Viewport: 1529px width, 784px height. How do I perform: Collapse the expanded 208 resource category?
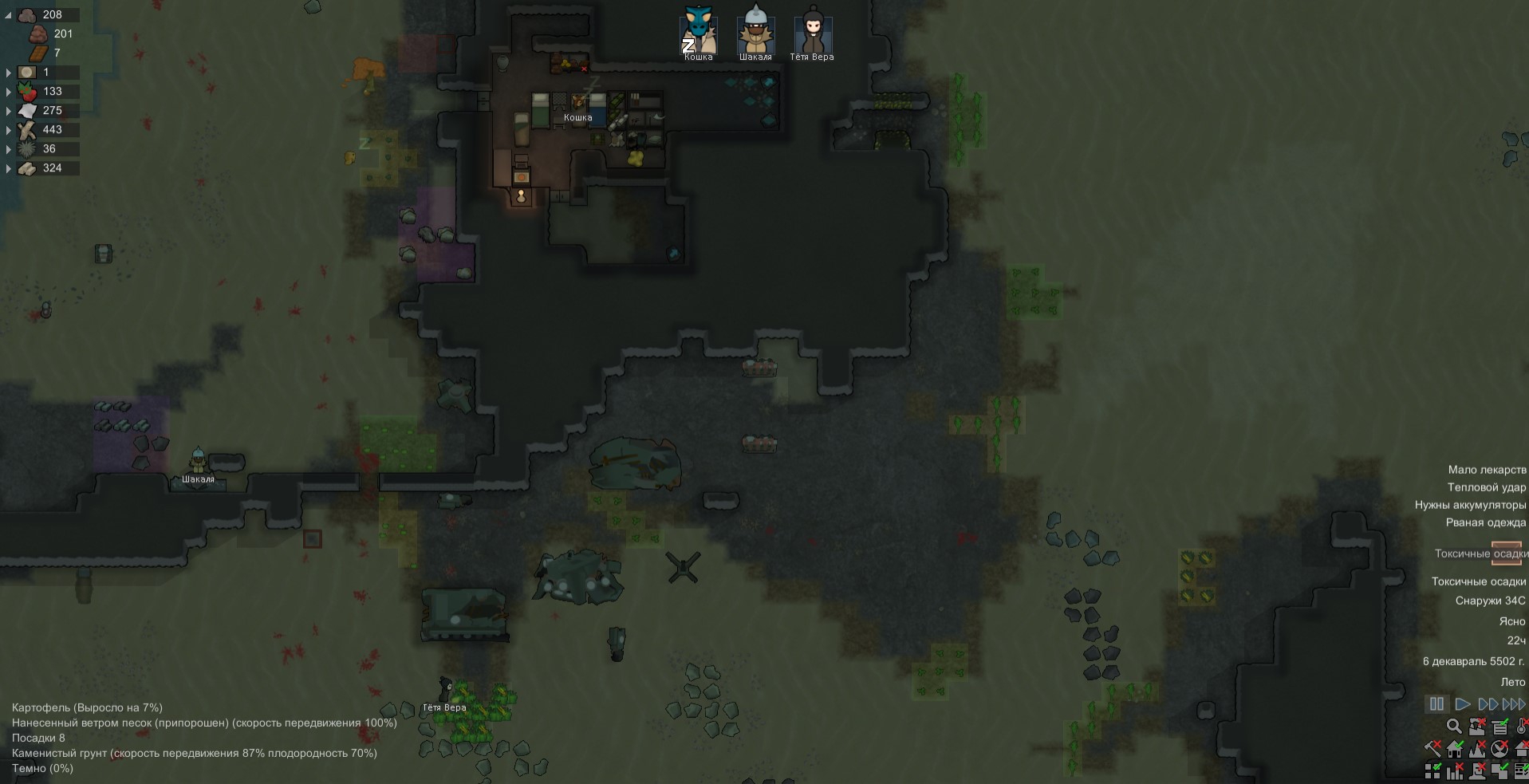pos(8,15)
